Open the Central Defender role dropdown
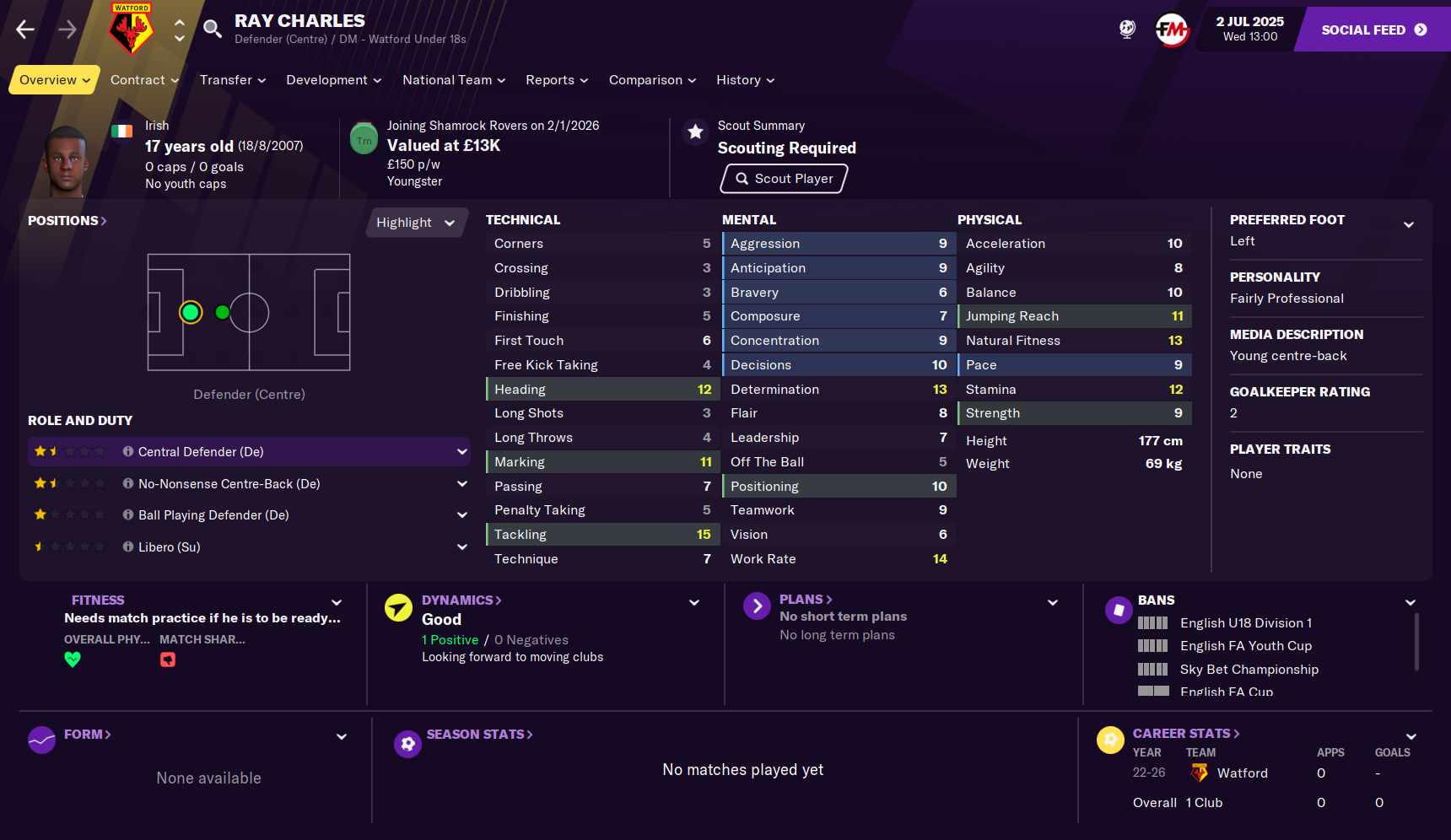This screenshot has width=1451, height=840. click(x=462, y=451)
